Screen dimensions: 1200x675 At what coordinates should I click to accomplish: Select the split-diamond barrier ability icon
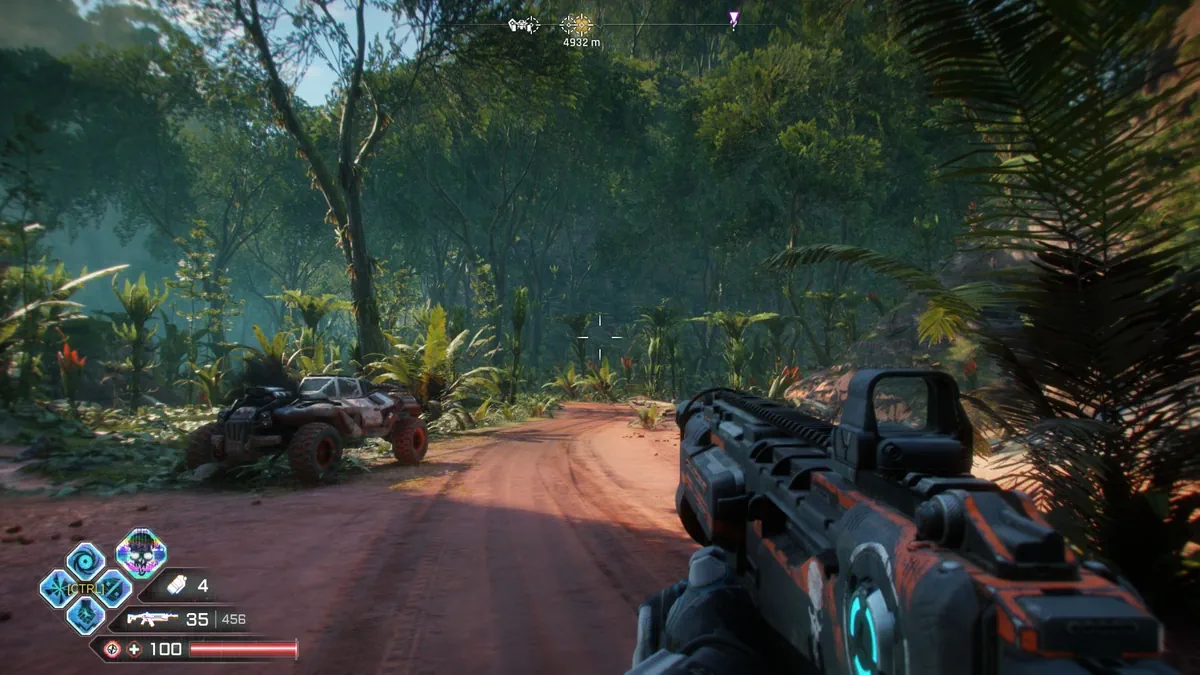[112, 588]
